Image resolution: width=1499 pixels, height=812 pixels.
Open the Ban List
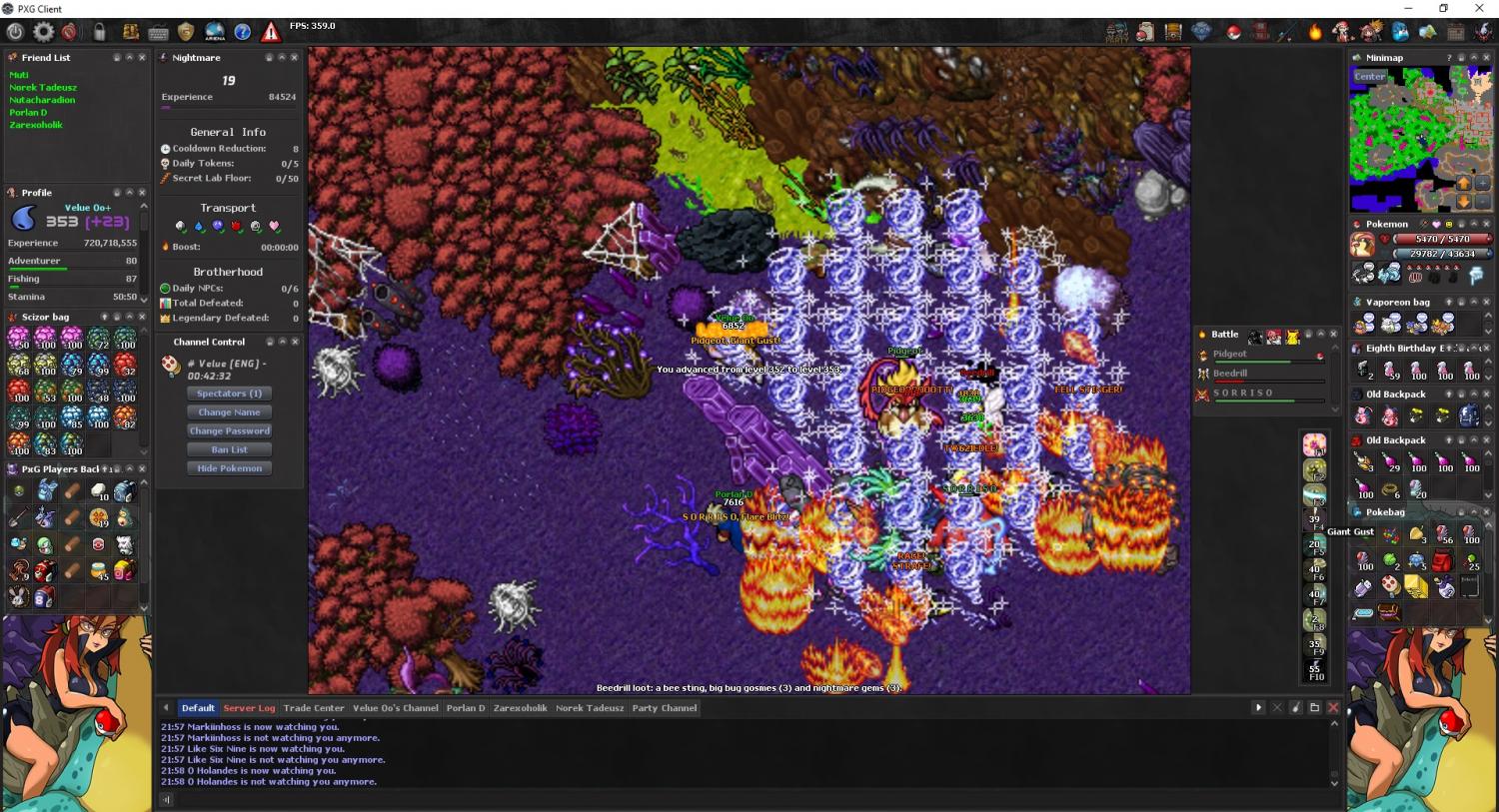[x=229, y=449]
